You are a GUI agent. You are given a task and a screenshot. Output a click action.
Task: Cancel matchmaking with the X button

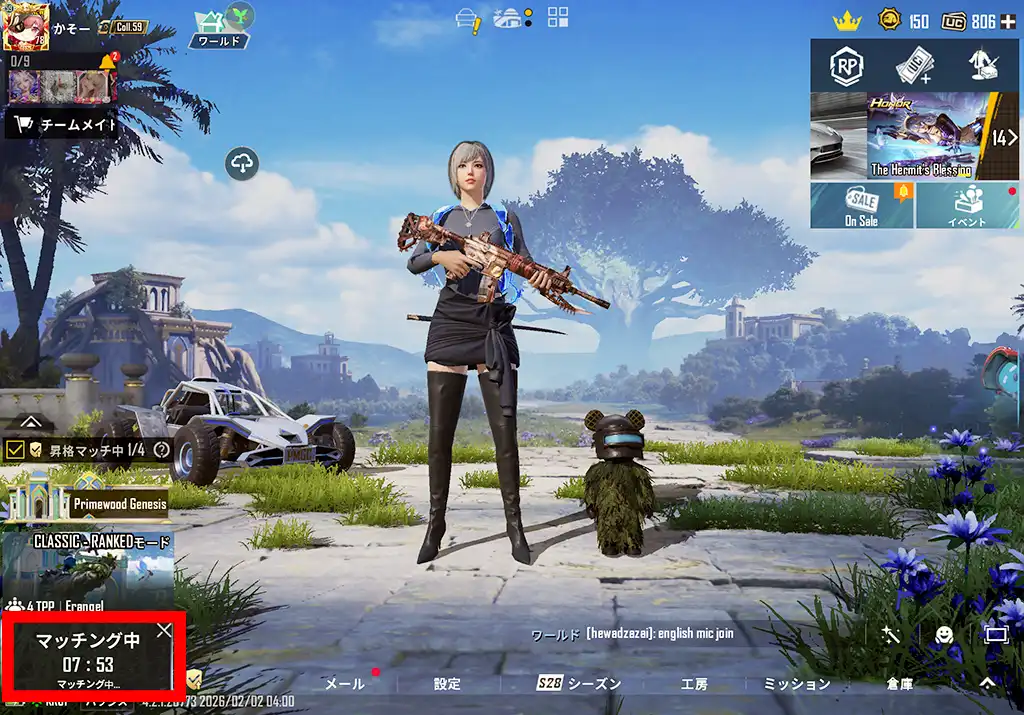[164, 631]
